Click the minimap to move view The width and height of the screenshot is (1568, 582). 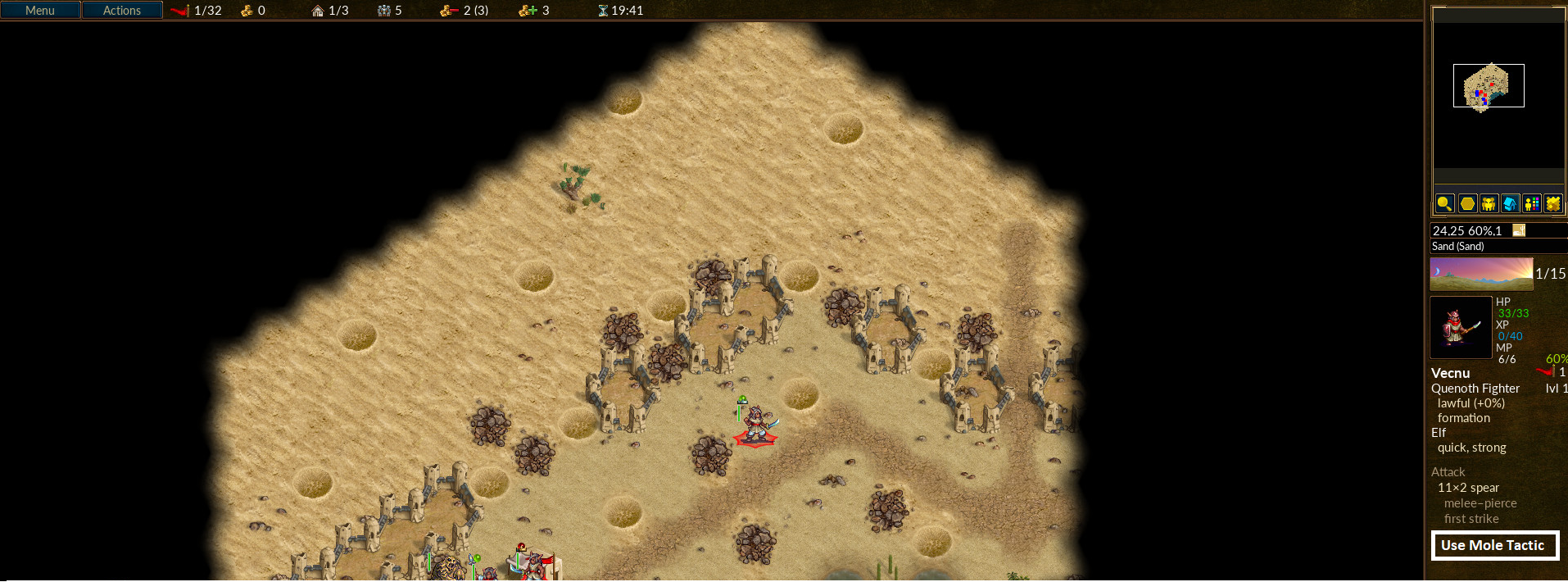pos(1488,86)
